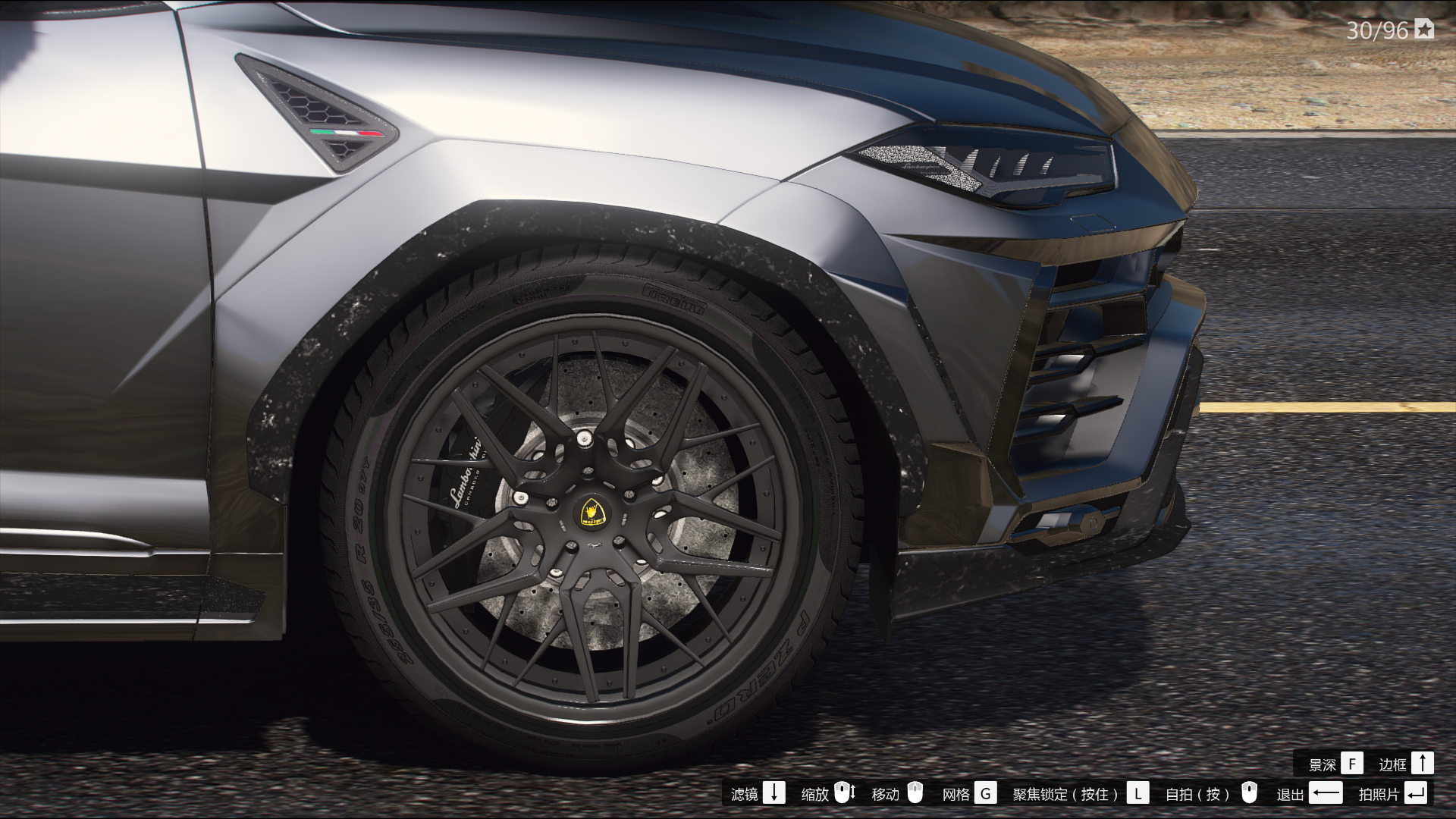Click the down arrow badge beside 滤镜
The image size is (1456, 819).
pos(774,794)
